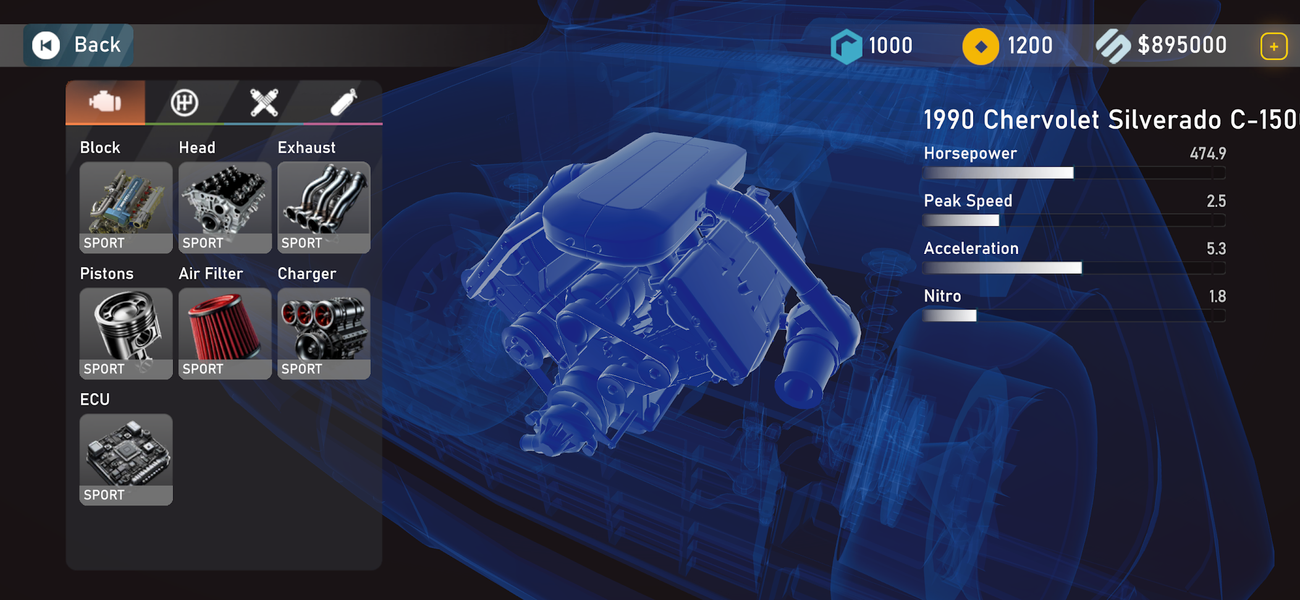
Task: Select the Block engine part slot
Action: click(x=126, y=207)
